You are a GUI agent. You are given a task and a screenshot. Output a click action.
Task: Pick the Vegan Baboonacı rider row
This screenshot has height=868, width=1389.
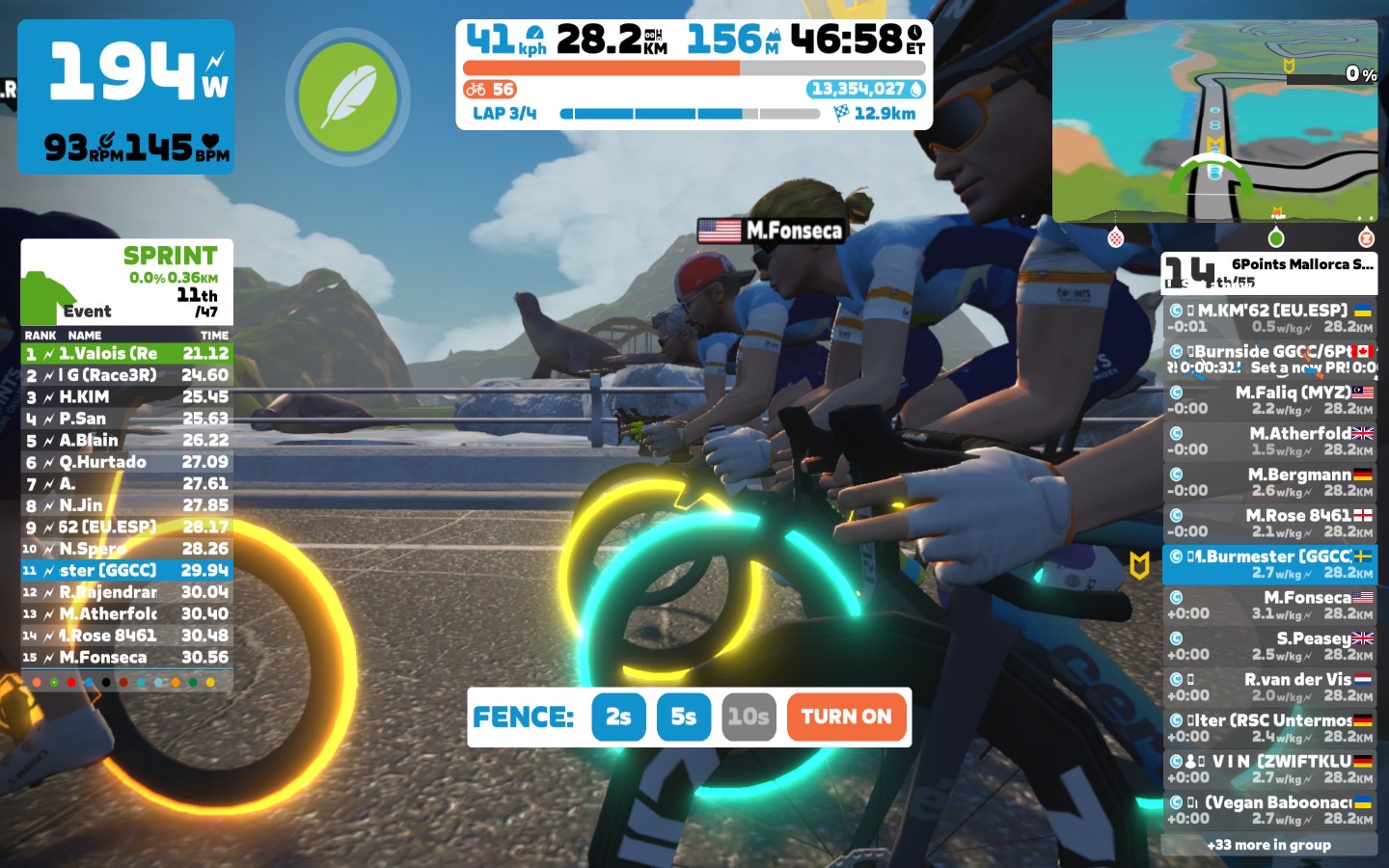click(x=1269, y=810)
